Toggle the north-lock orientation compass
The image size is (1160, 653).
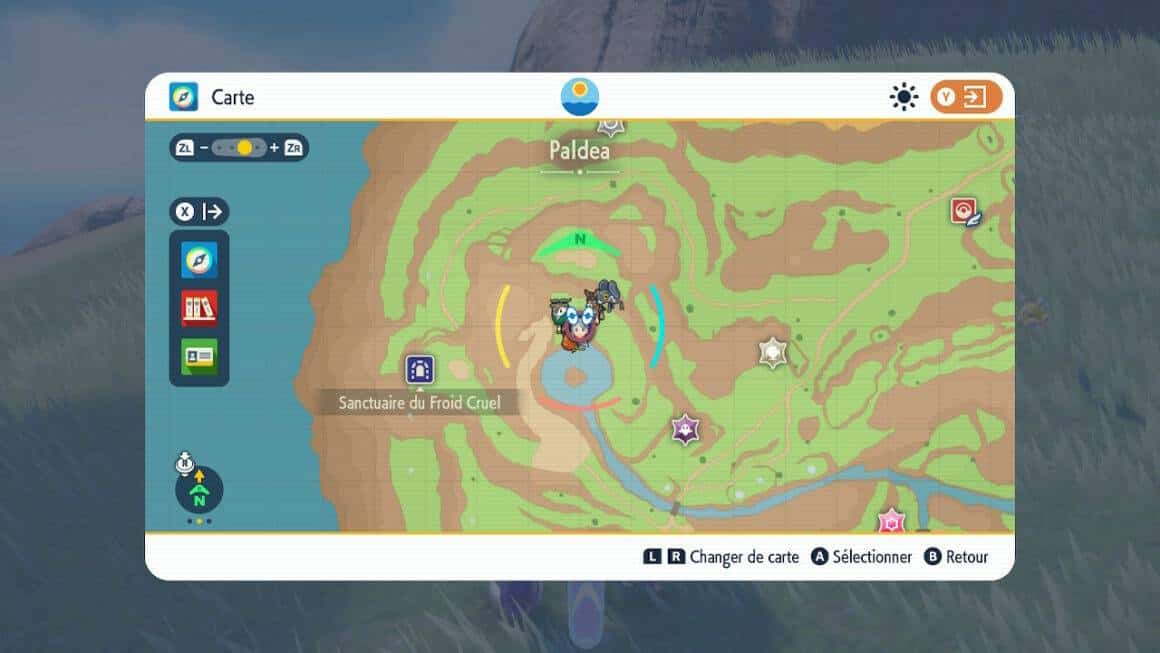point(199,490)
